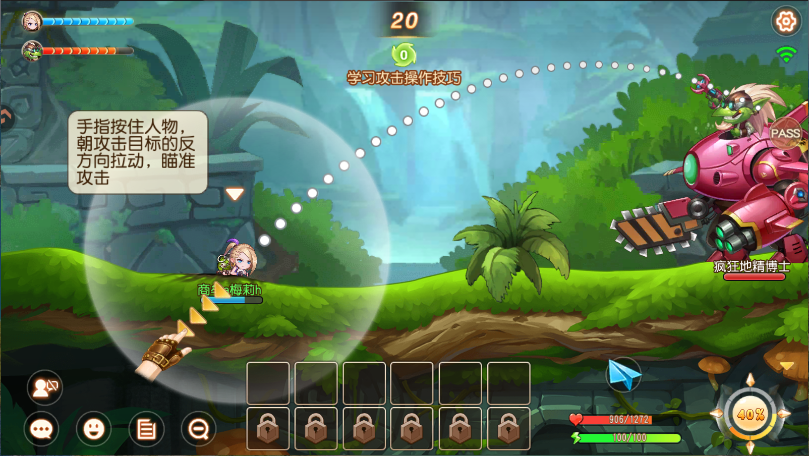Toggle the player voice mute icon
The image size is (809, 456).
point(44,387)
